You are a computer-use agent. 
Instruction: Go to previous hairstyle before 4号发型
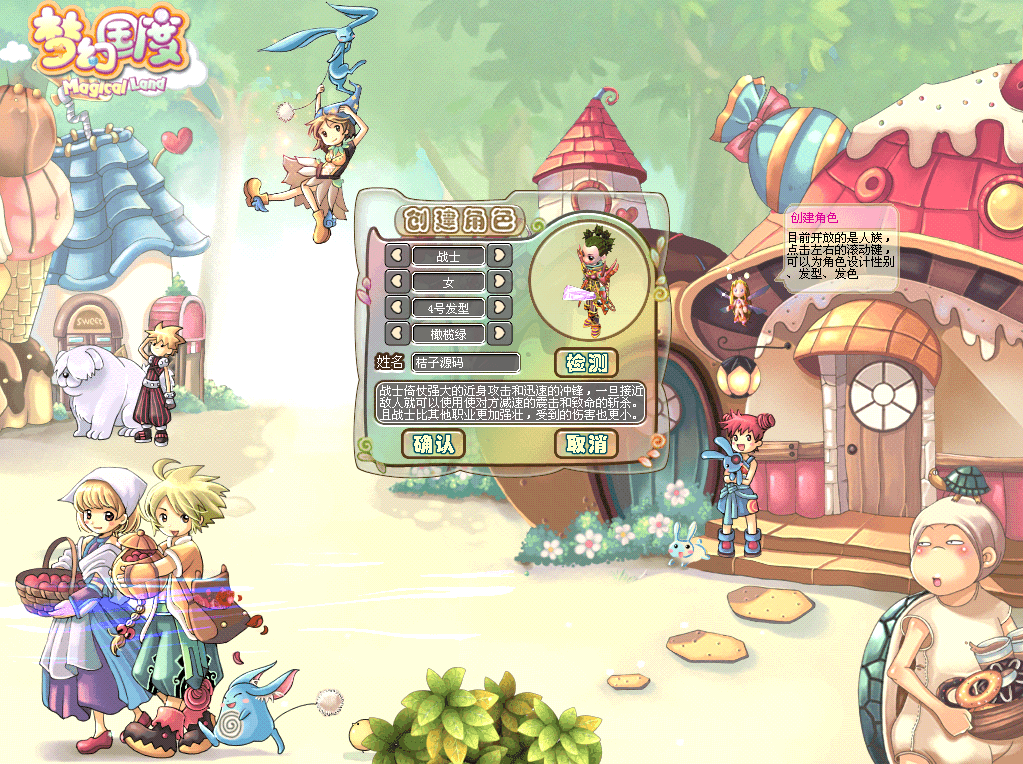coord(397,307)
